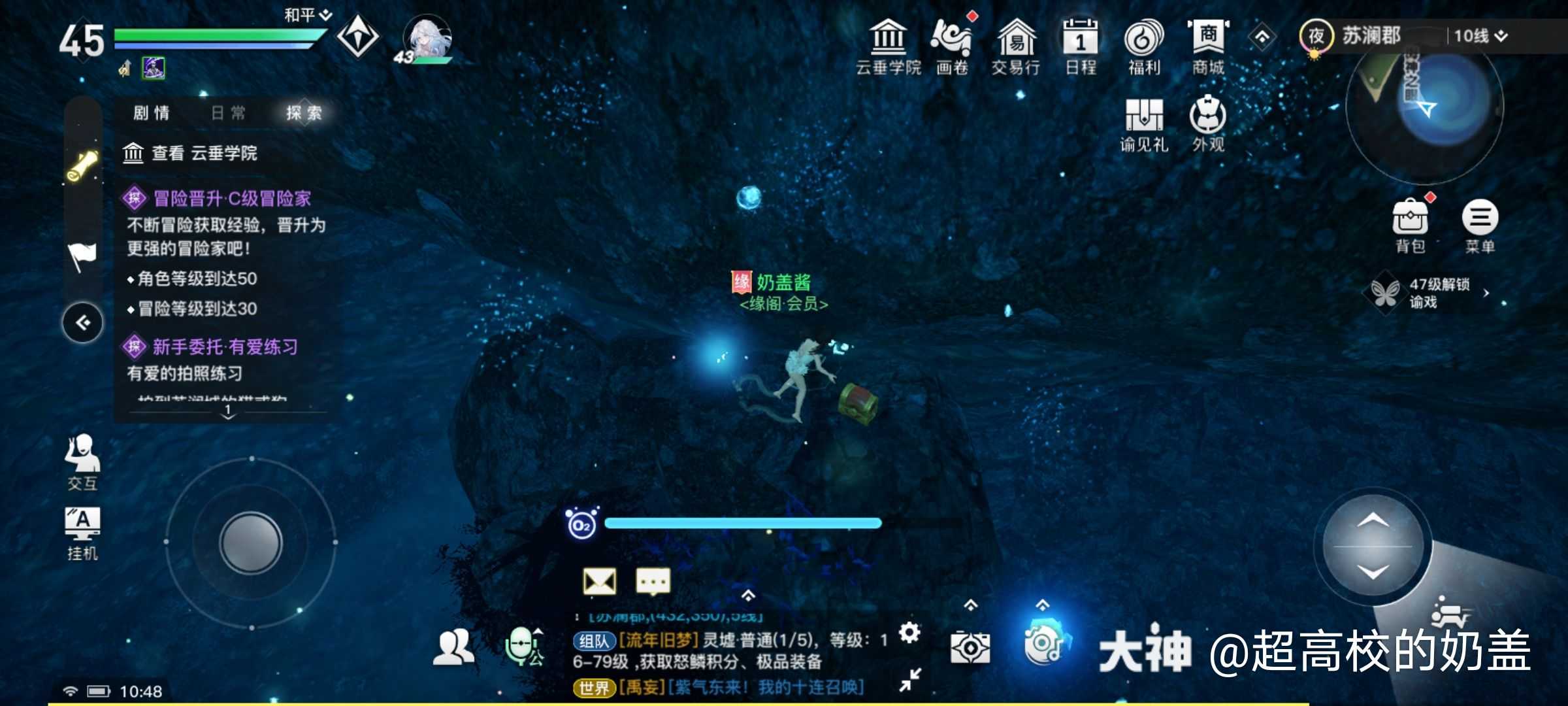The width and height of the screenshot is (1568, 706).
Task: Open the 10线 channel line dropdown
Action: coord(1480,36)
